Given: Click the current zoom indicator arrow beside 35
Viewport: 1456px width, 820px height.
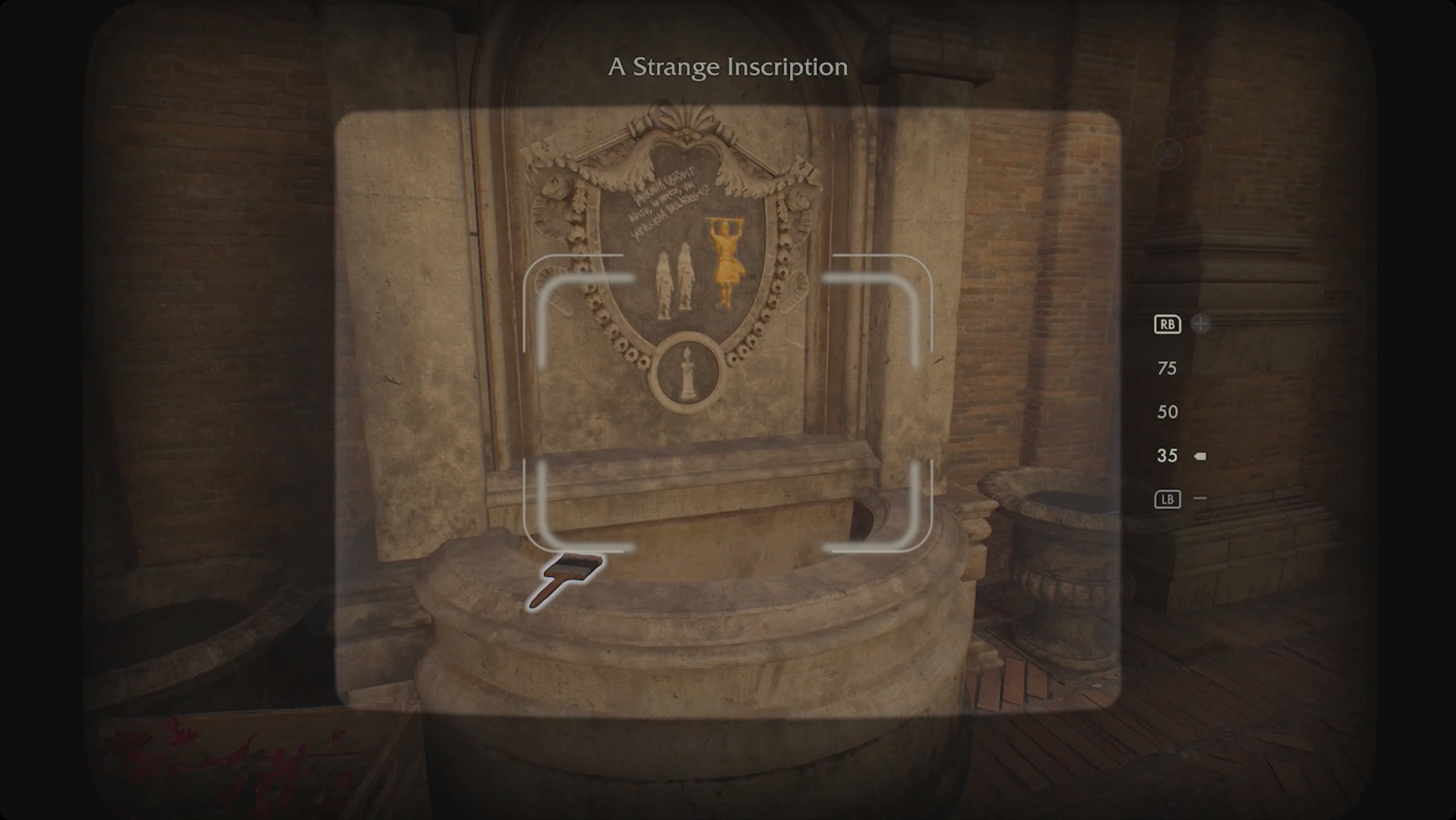Looking at the screenshot, I should (x=1199, y=455).
